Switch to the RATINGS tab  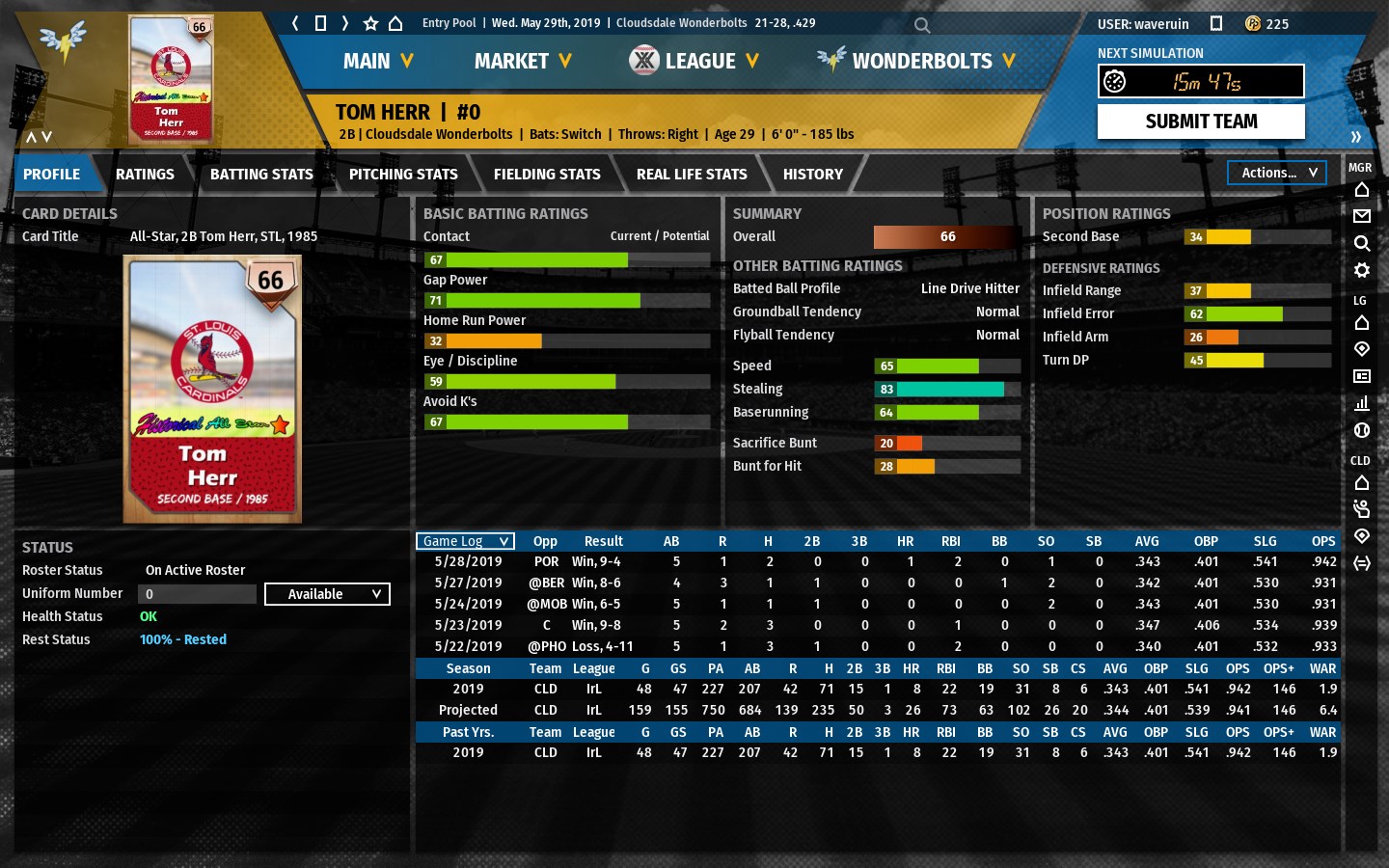145,174
